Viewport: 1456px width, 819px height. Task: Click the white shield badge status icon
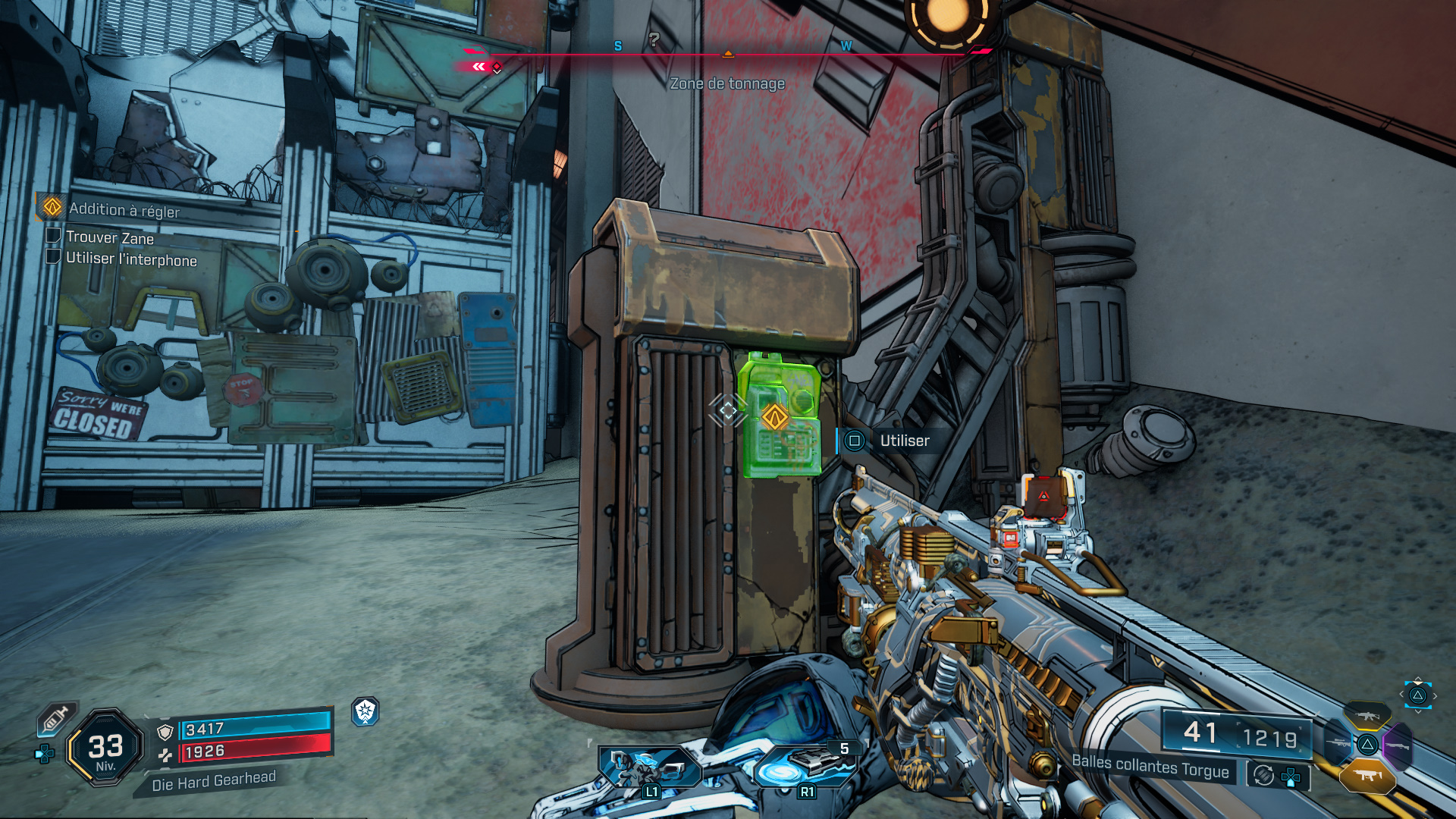click(x=366, y=711)
